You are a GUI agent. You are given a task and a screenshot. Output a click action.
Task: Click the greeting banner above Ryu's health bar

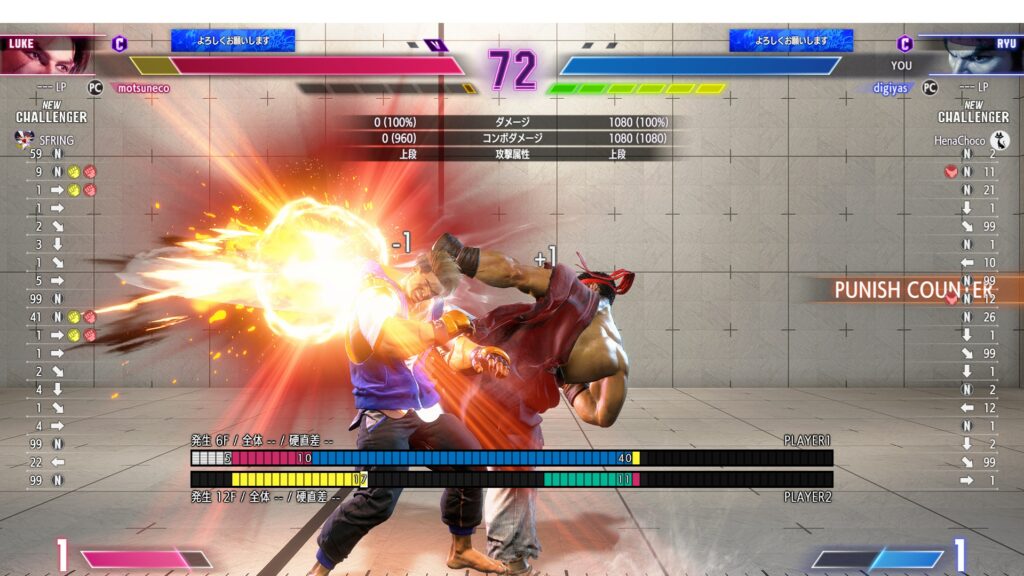[791, 40]
